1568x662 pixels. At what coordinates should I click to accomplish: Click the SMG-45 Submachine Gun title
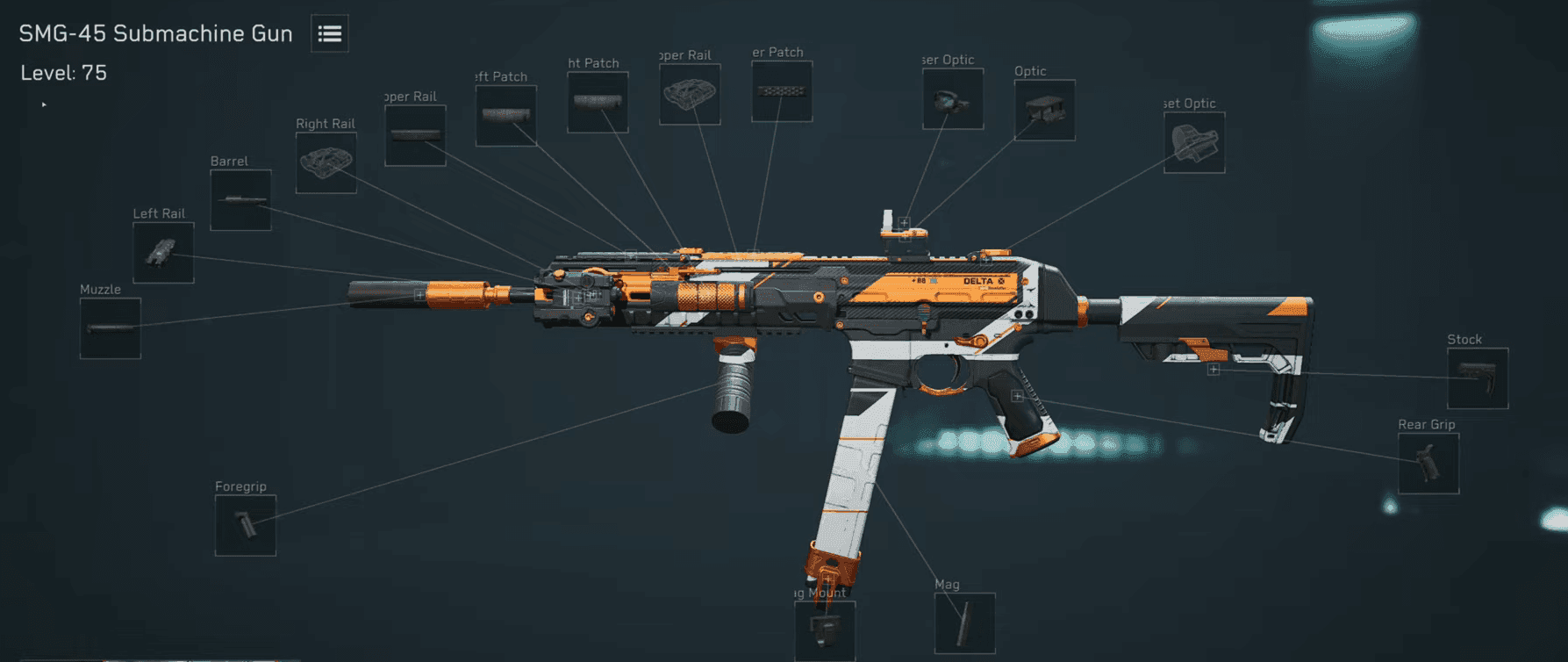[x=154, y=33]
